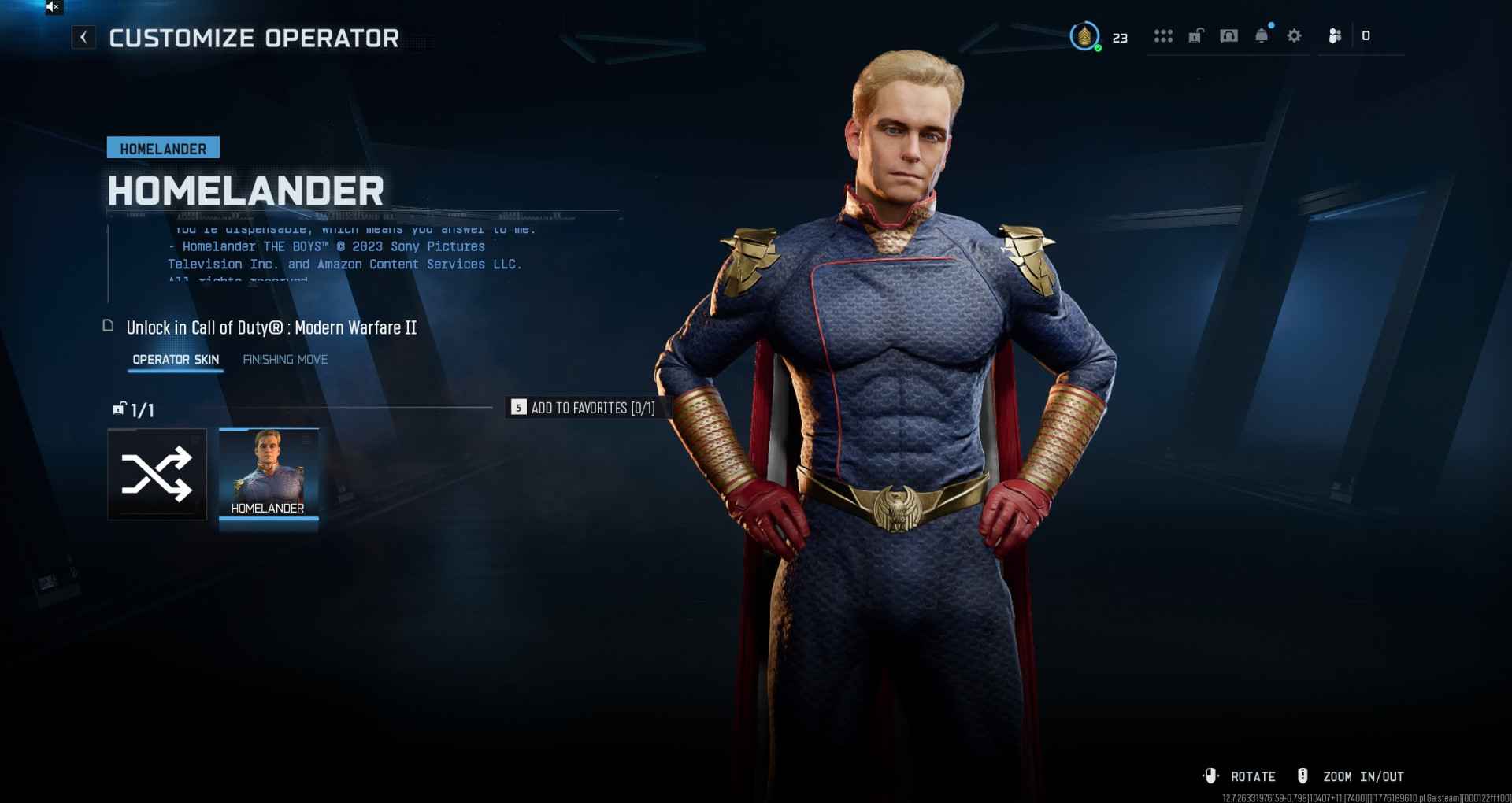This screenshot has width=1512, height=803.
Task: Go back from Customize Operator screen
Action: point(83,37)
